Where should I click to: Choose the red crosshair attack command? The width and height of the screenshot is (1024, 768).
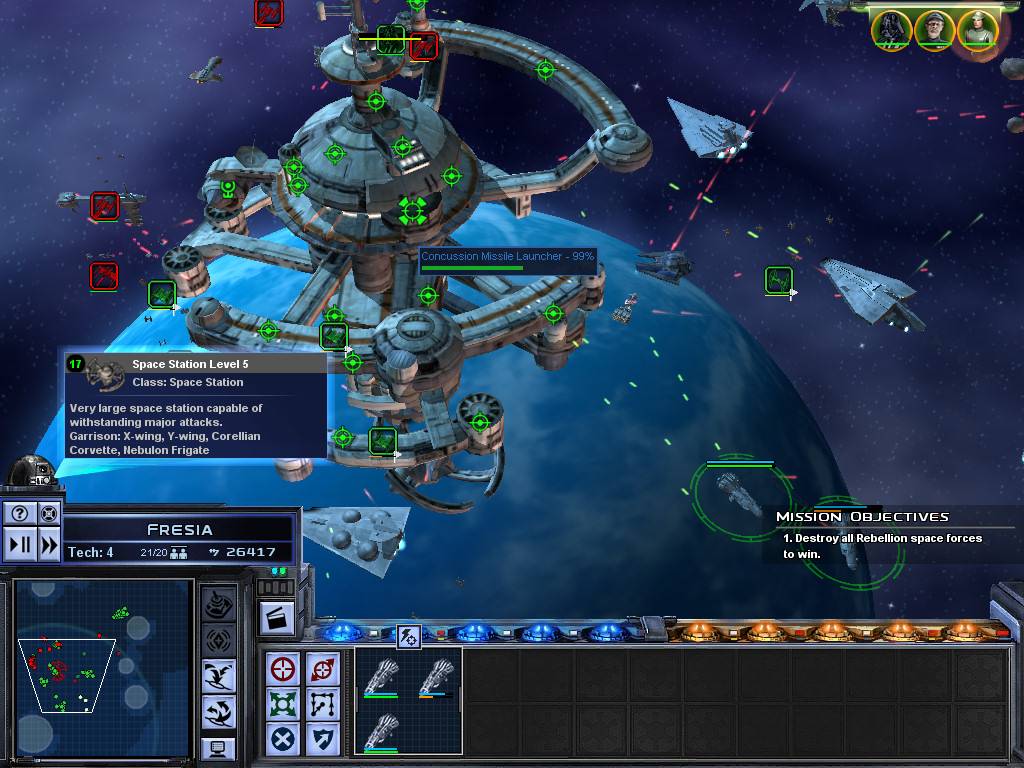tap(284, 668)
